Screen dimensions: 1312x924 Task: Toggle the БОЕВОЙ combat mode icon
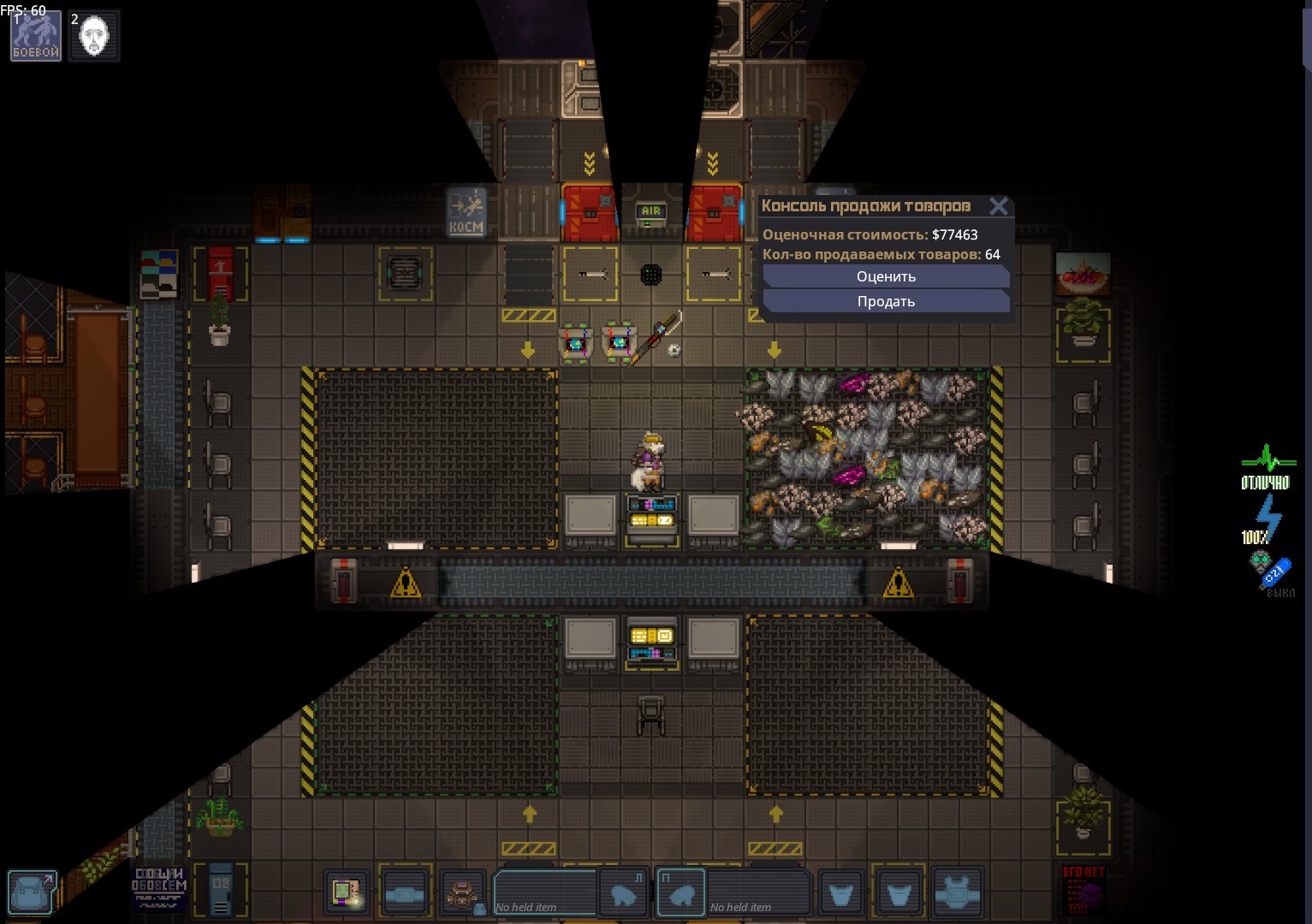[36, 36]
